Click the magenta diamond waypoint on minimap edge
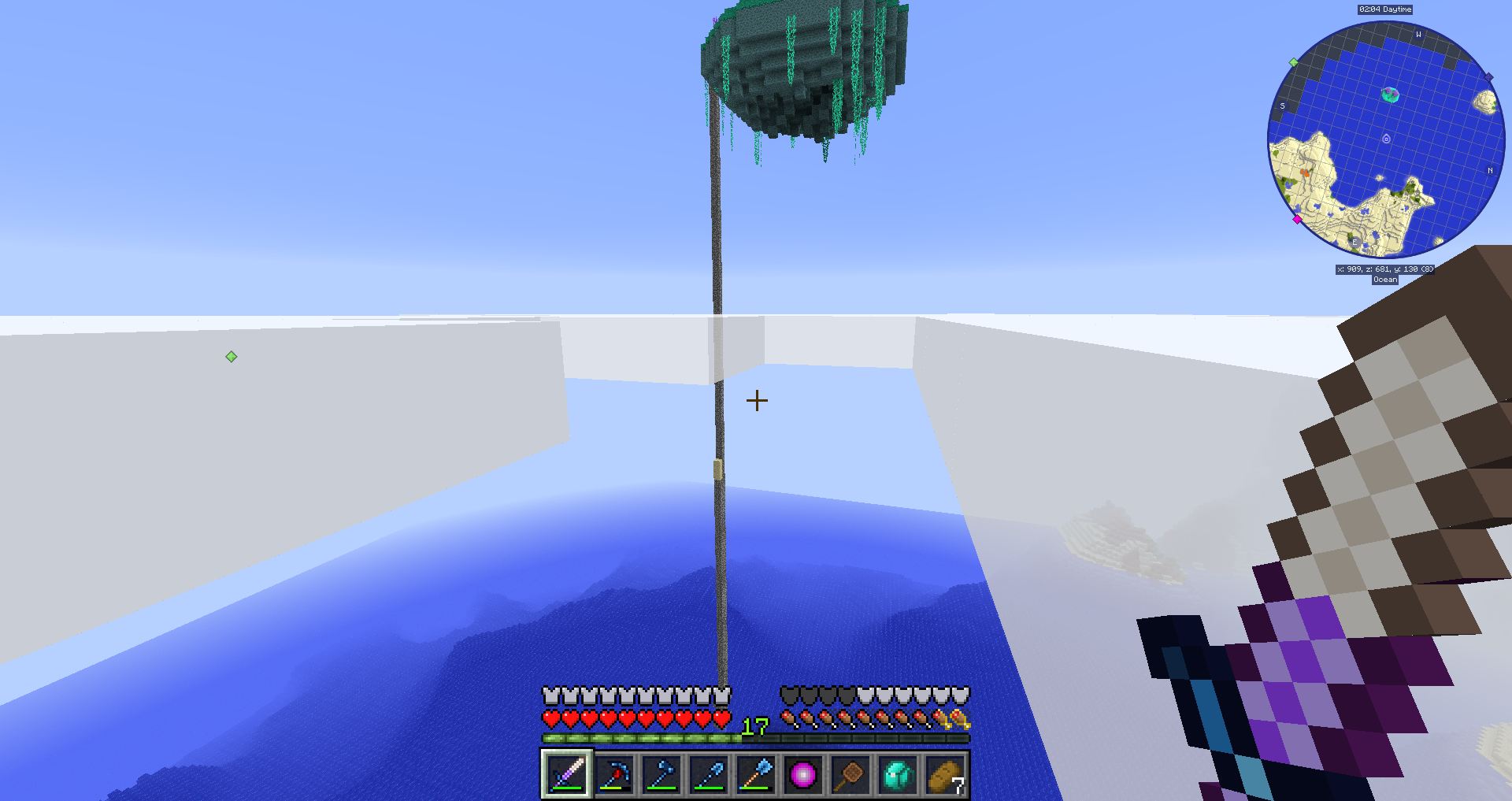 tap(1297, 219)
